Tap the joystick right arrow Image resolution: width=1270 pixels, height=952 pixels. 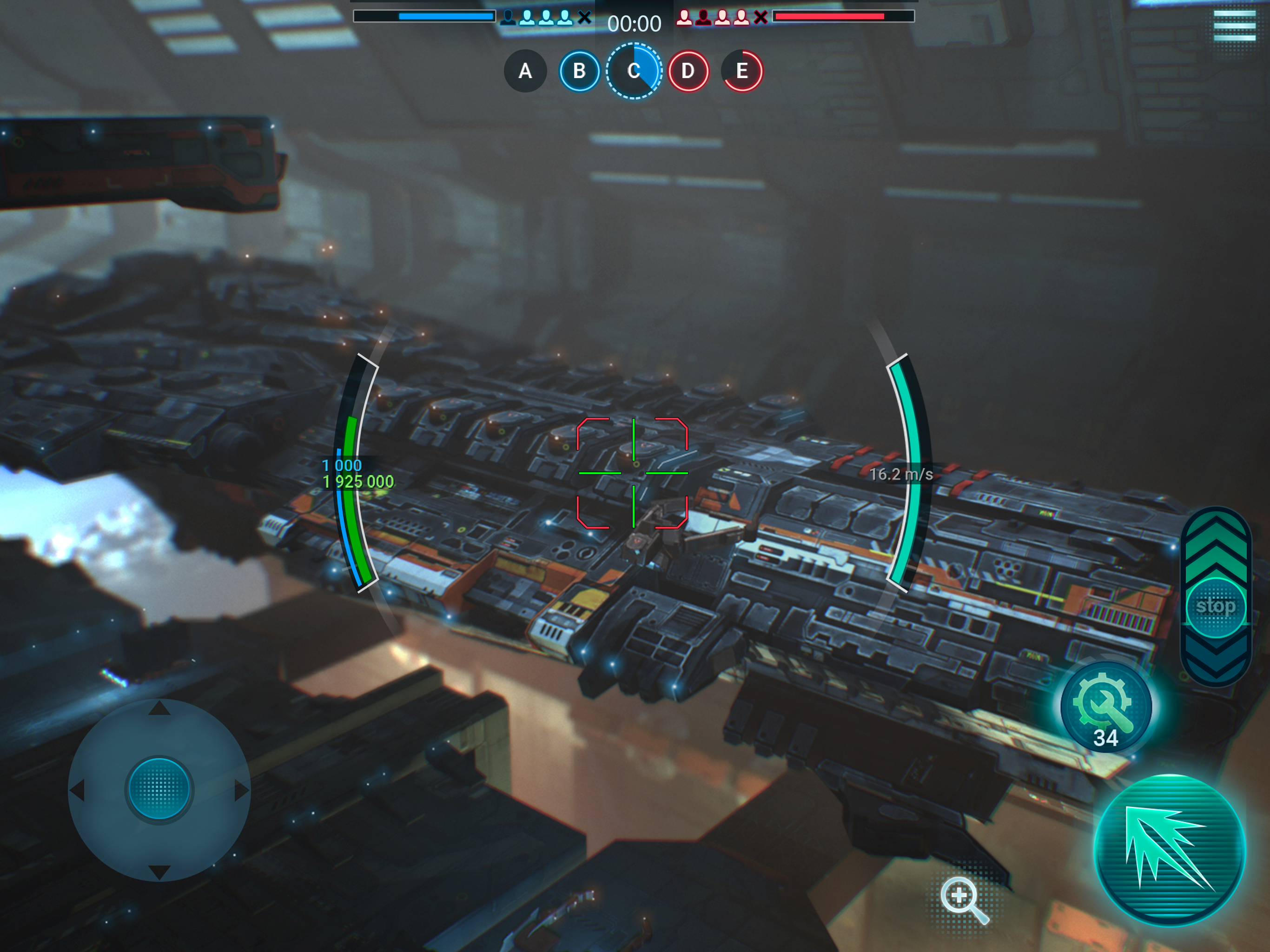pos(241,791)
